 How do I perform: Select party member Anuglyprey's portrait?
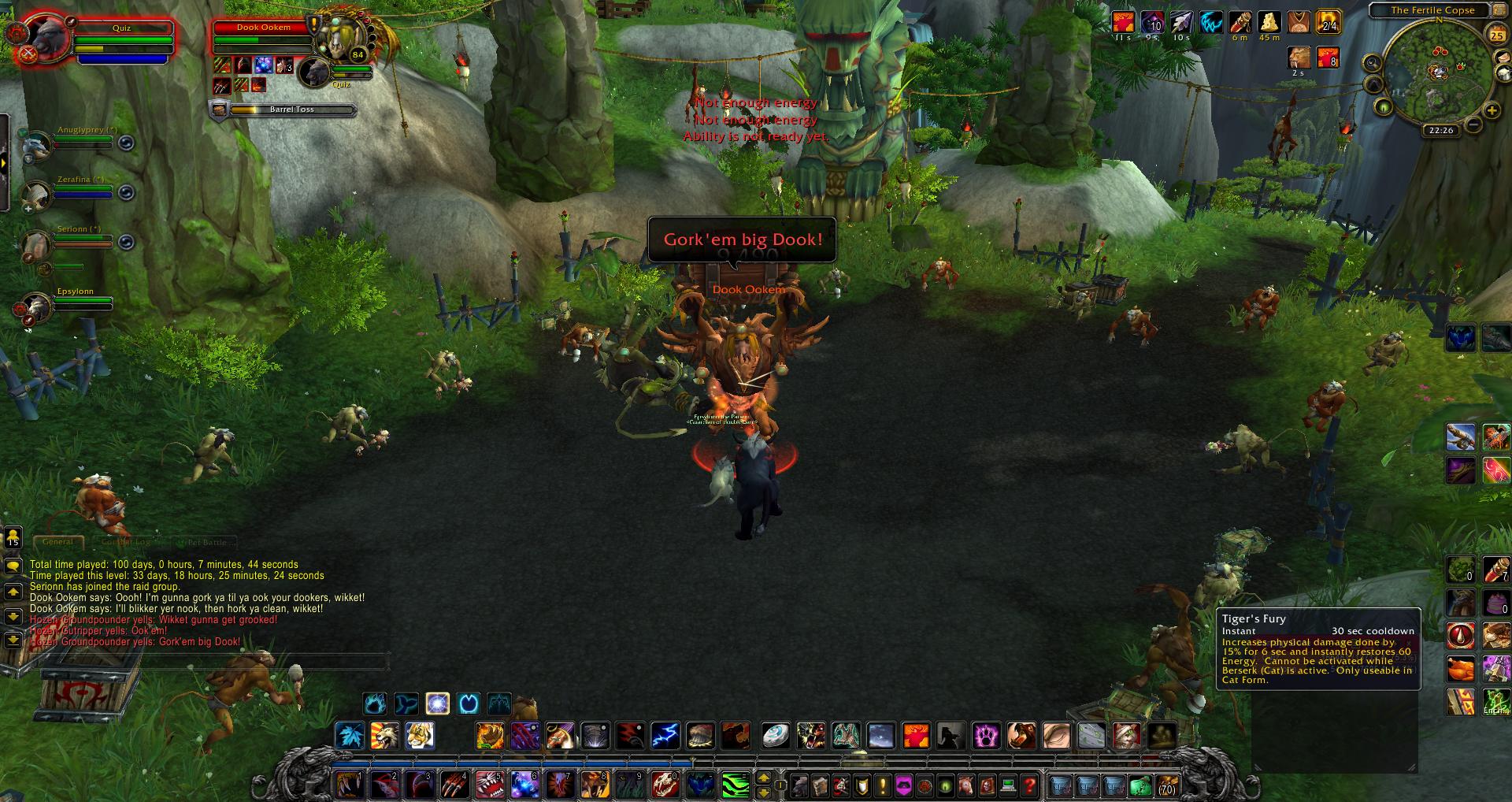pos(37,145)
